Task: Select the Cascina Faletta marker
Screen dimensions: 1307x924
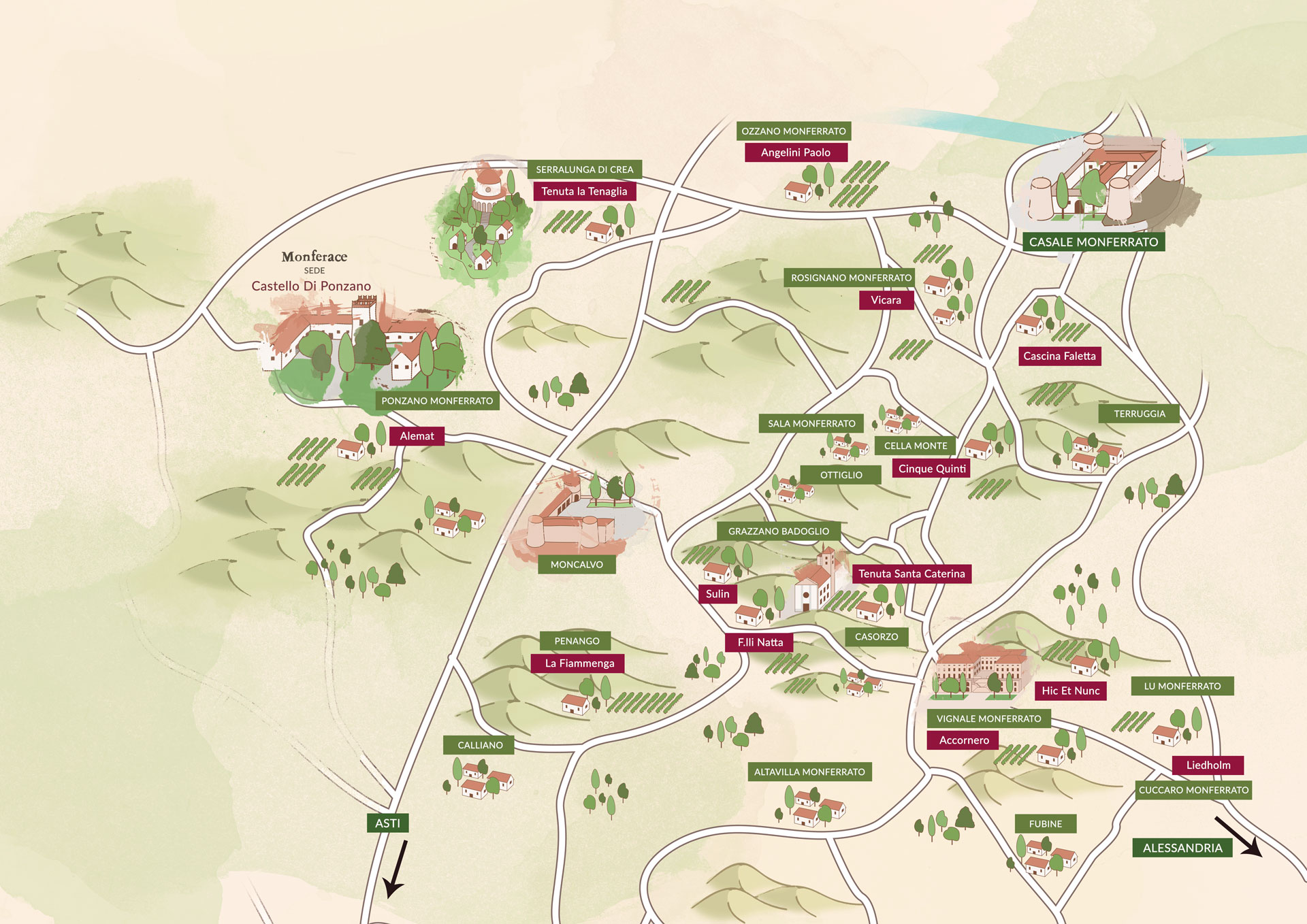Action: [x=1059, y=356]
